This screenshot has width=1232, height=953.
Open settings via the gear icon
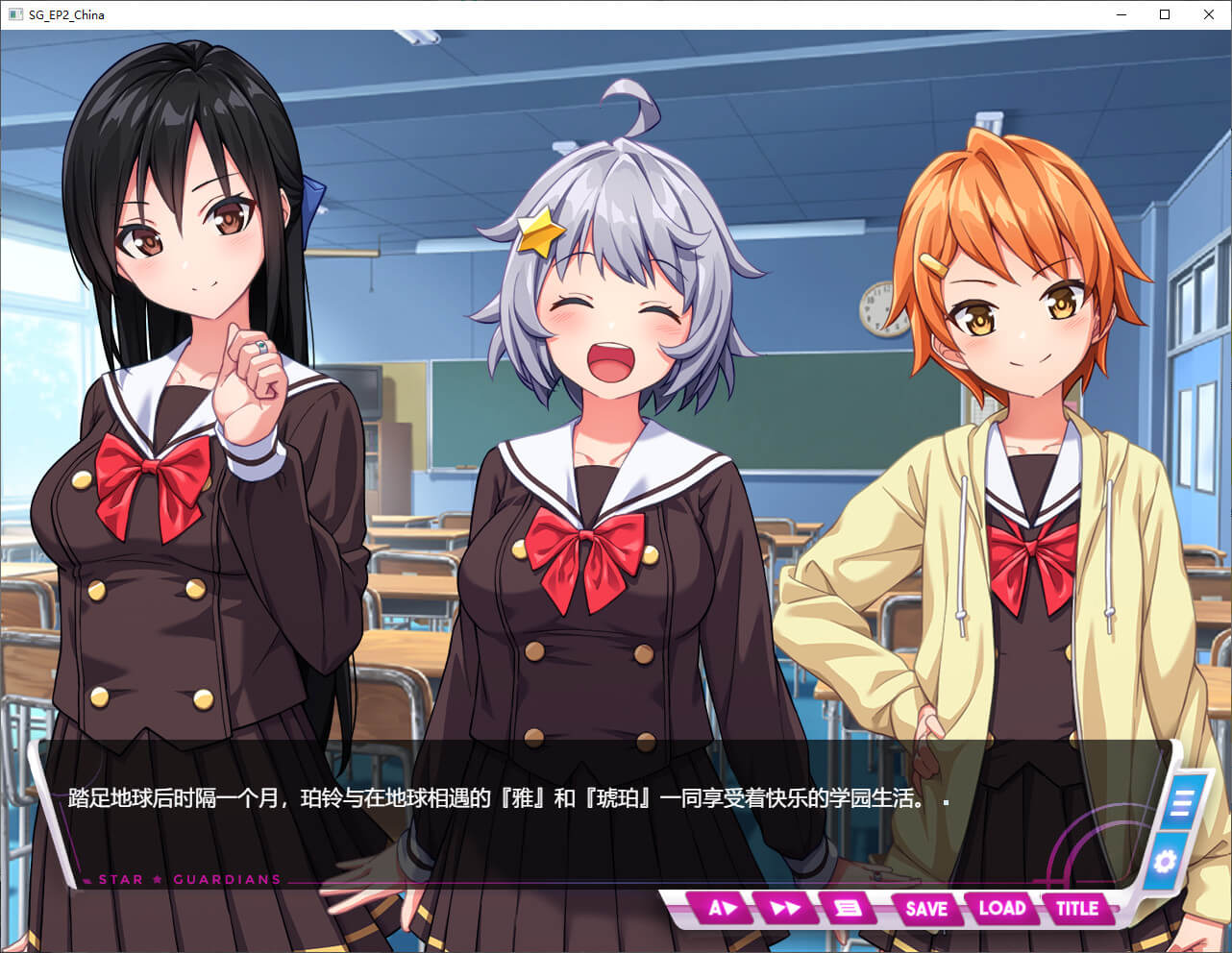point(1165,861)
